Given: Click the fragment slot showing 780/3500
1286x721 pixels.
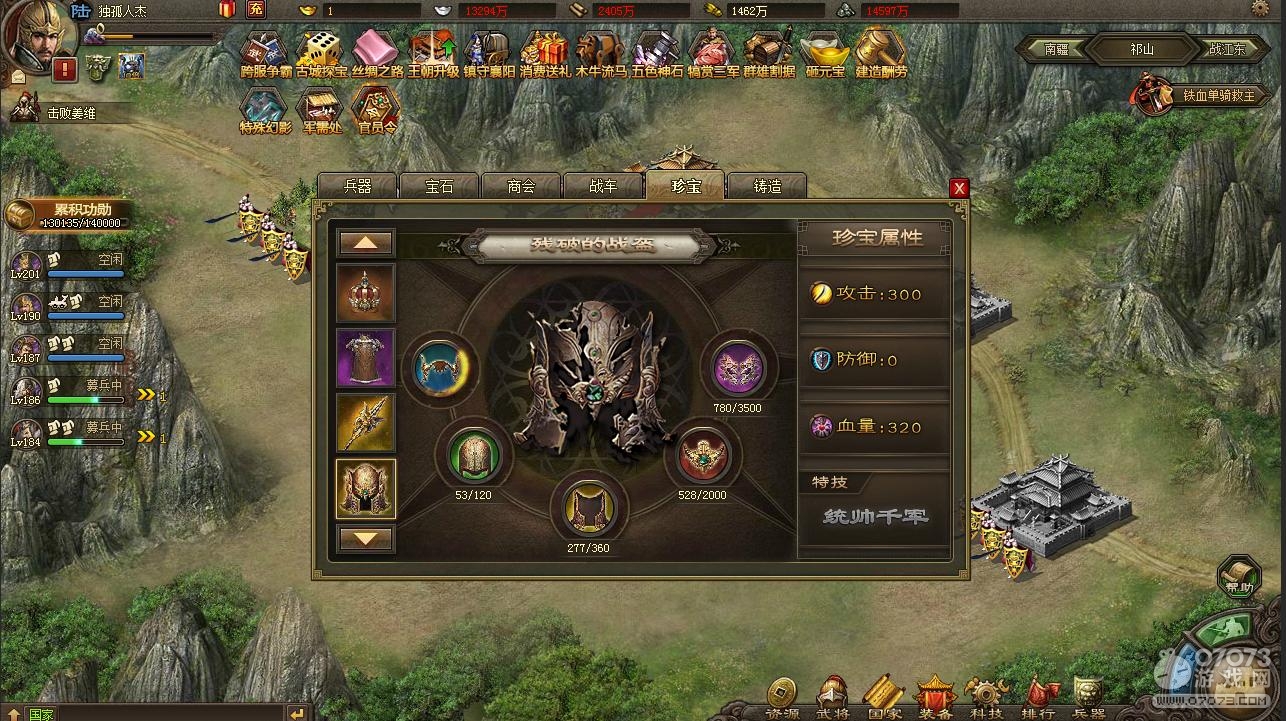Looking at the screenshot, I should click(738, 368).
